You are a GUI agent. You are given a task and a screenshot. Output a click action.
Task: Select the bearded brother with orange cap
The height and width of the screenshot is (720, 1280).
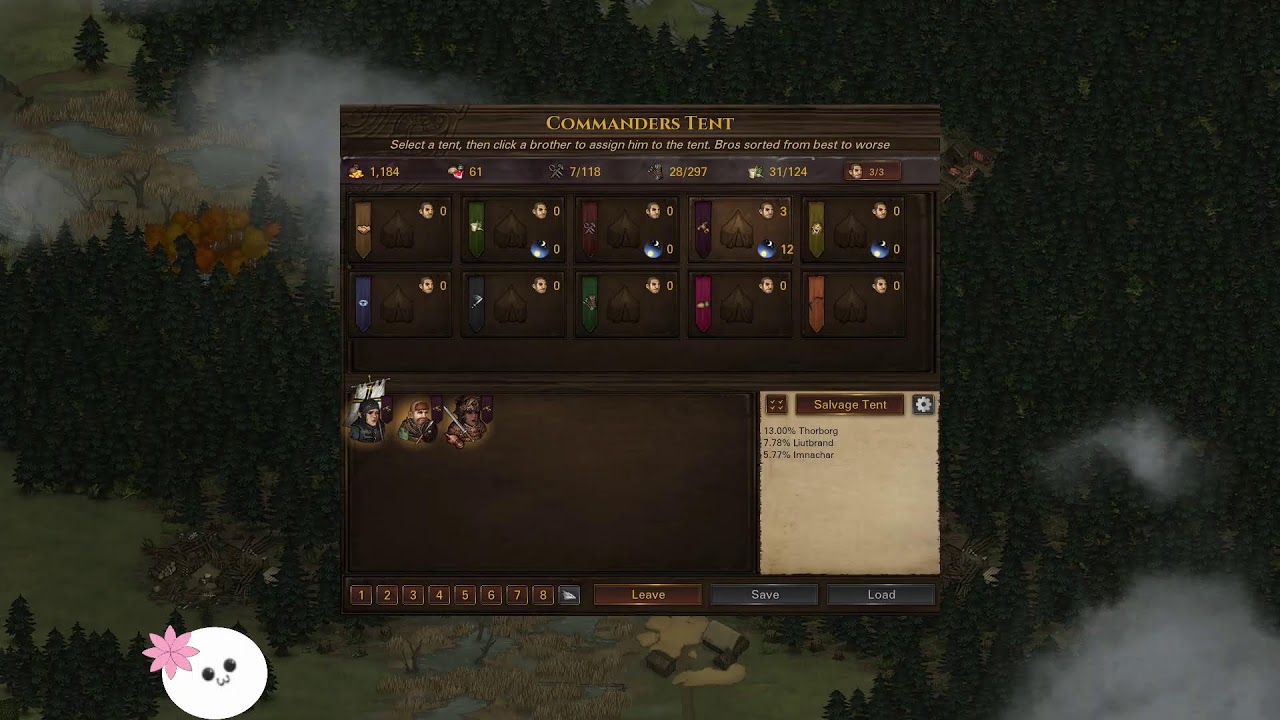coord(418,420)
